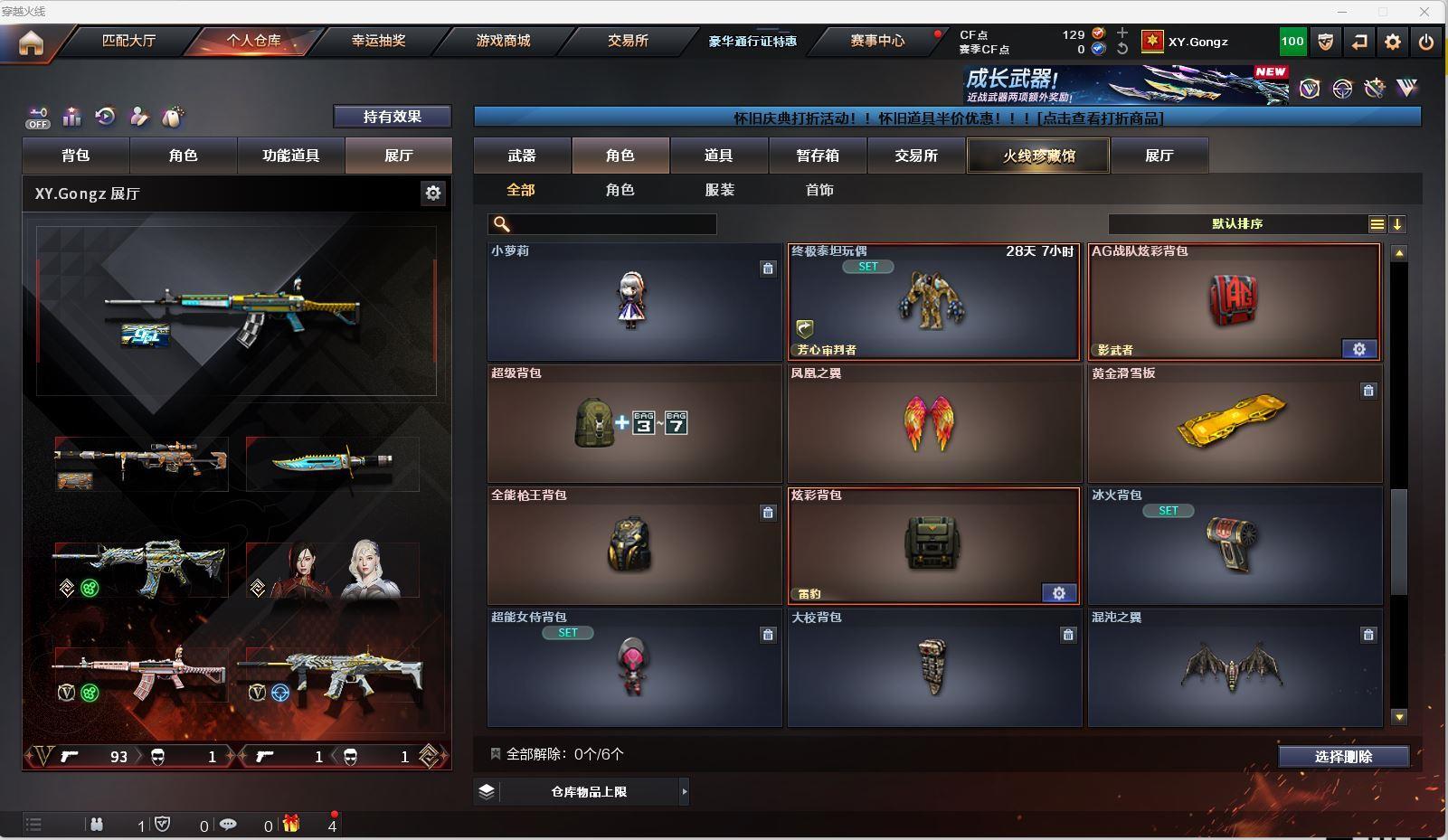
Task: Open the 游戏商城 game shop
Action: (x=503, y=41)
